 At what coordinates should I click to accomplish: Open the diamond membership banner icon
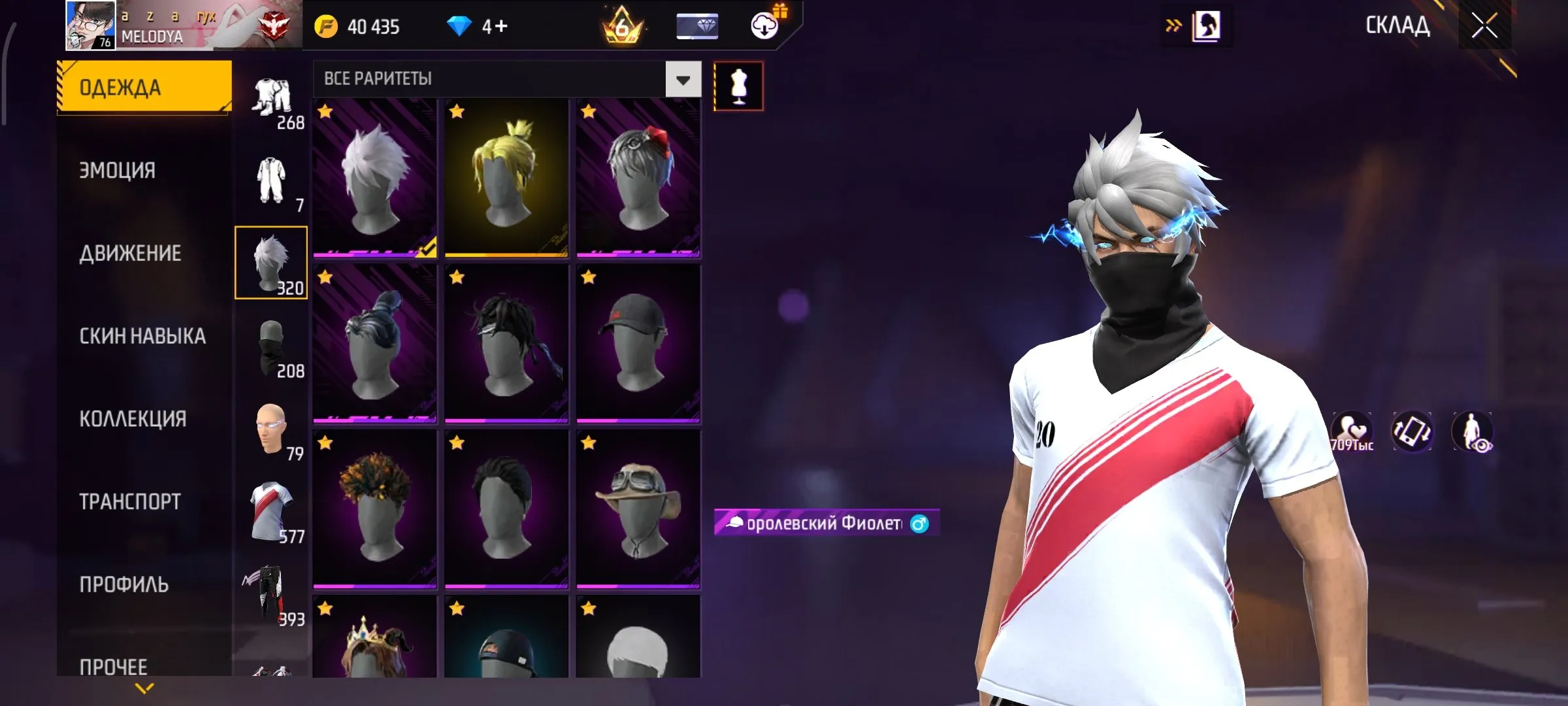pyautogui.click(x=697, y=26)
